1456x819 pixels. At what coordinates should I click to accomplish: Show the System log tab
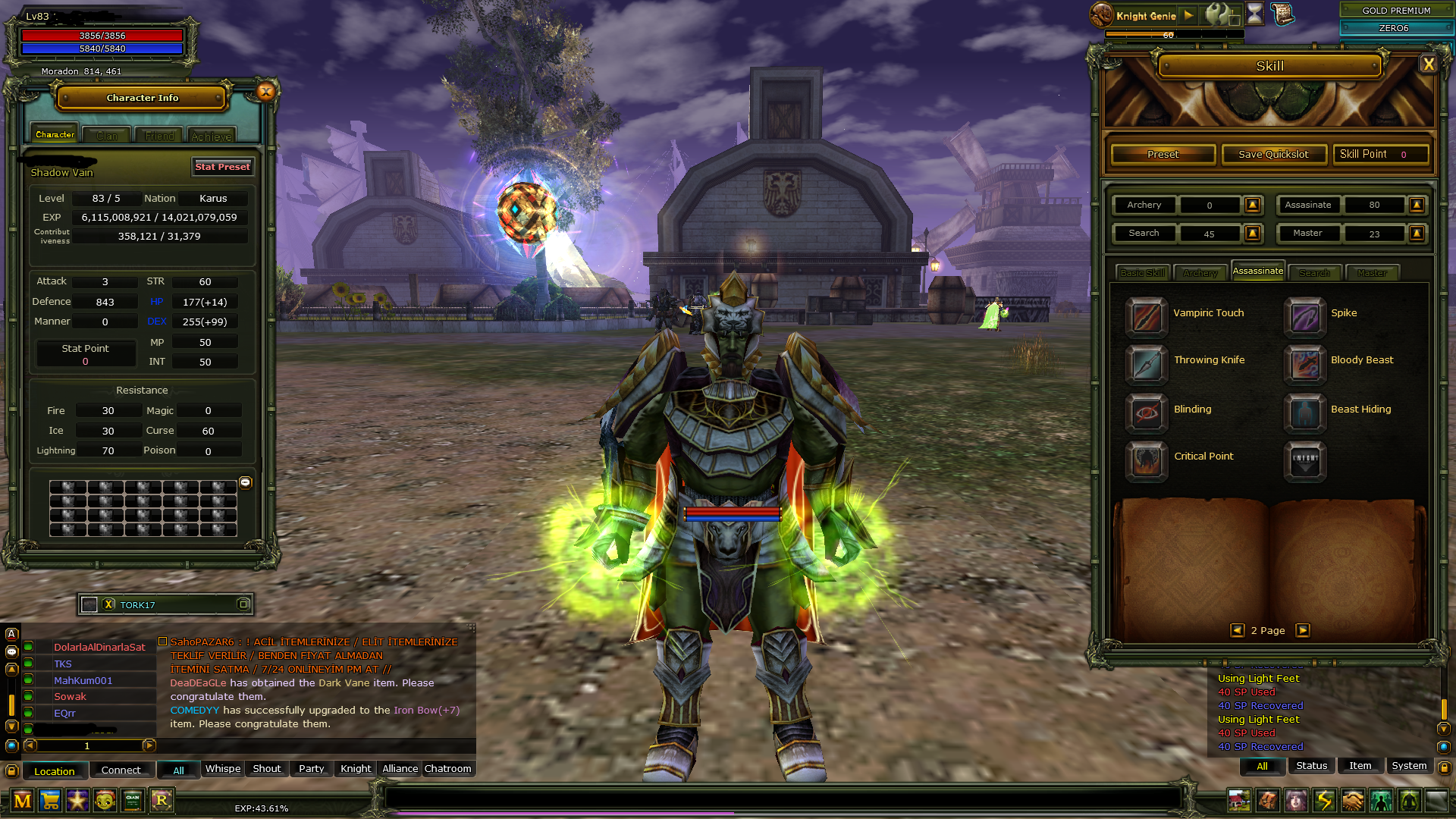point(1409,766)
